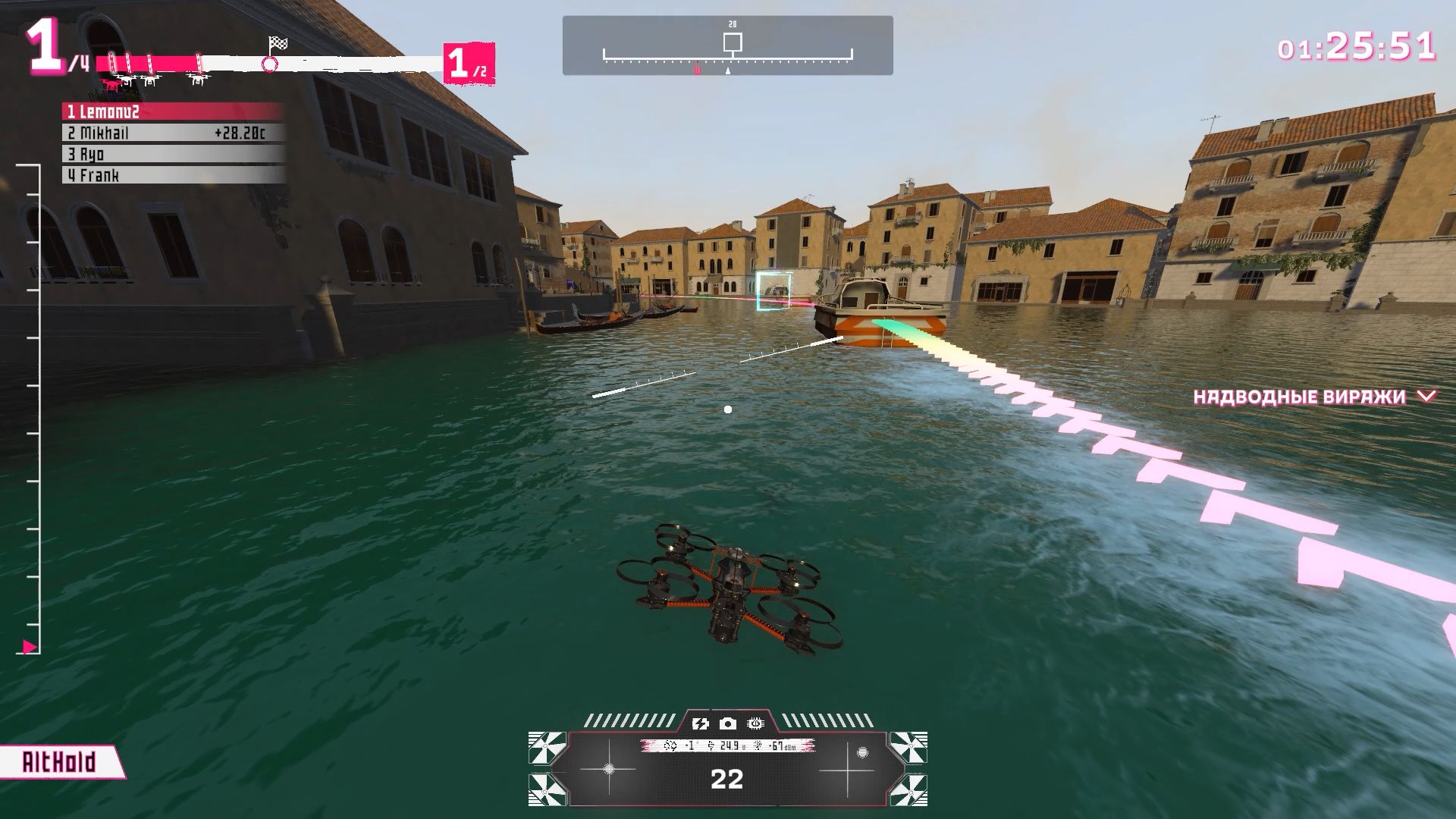
Task: Select the AltHold flight mode label
Action: click(x=59, y=762)
